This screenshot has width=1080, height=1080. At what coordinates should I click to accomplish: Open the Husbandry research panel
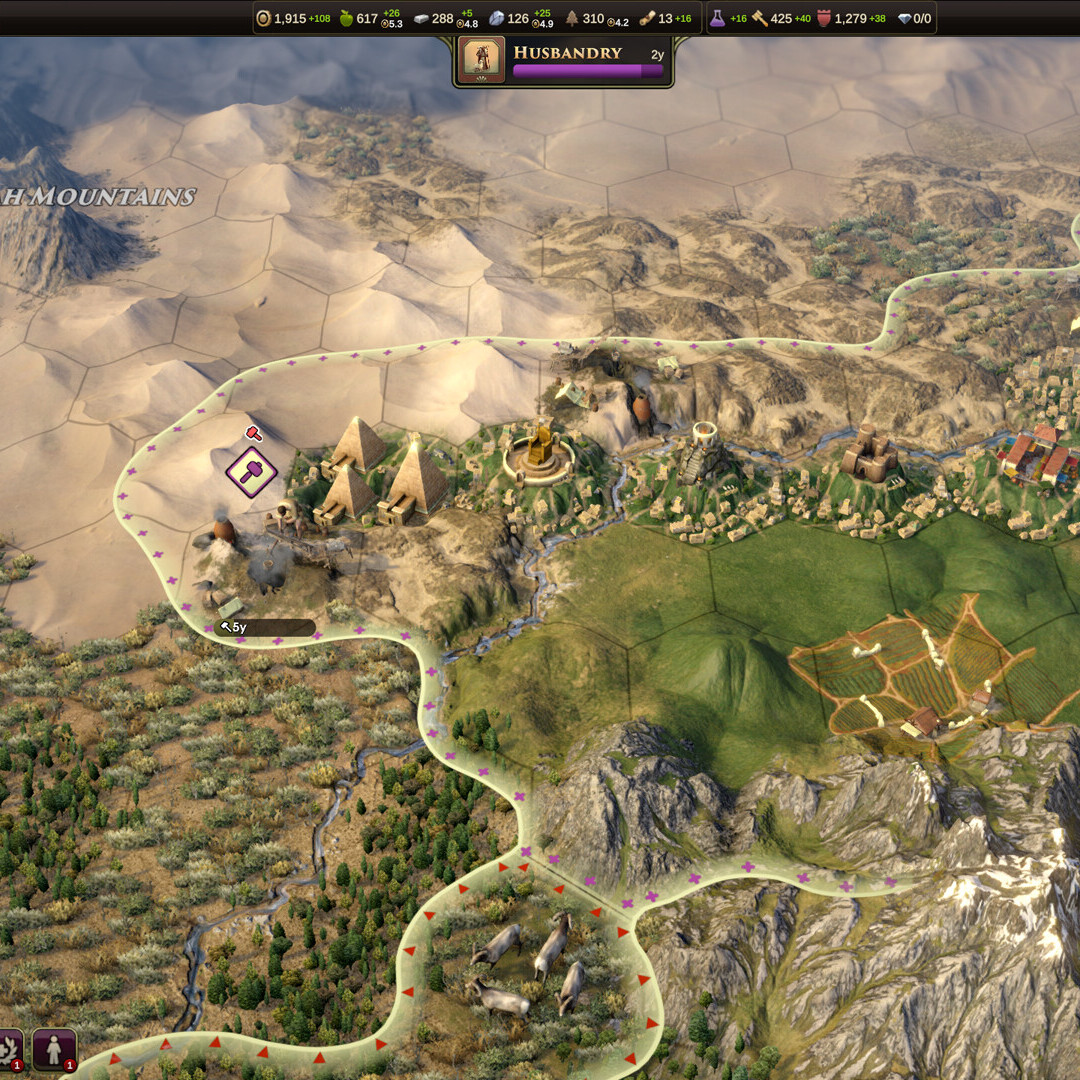(587, 61)
